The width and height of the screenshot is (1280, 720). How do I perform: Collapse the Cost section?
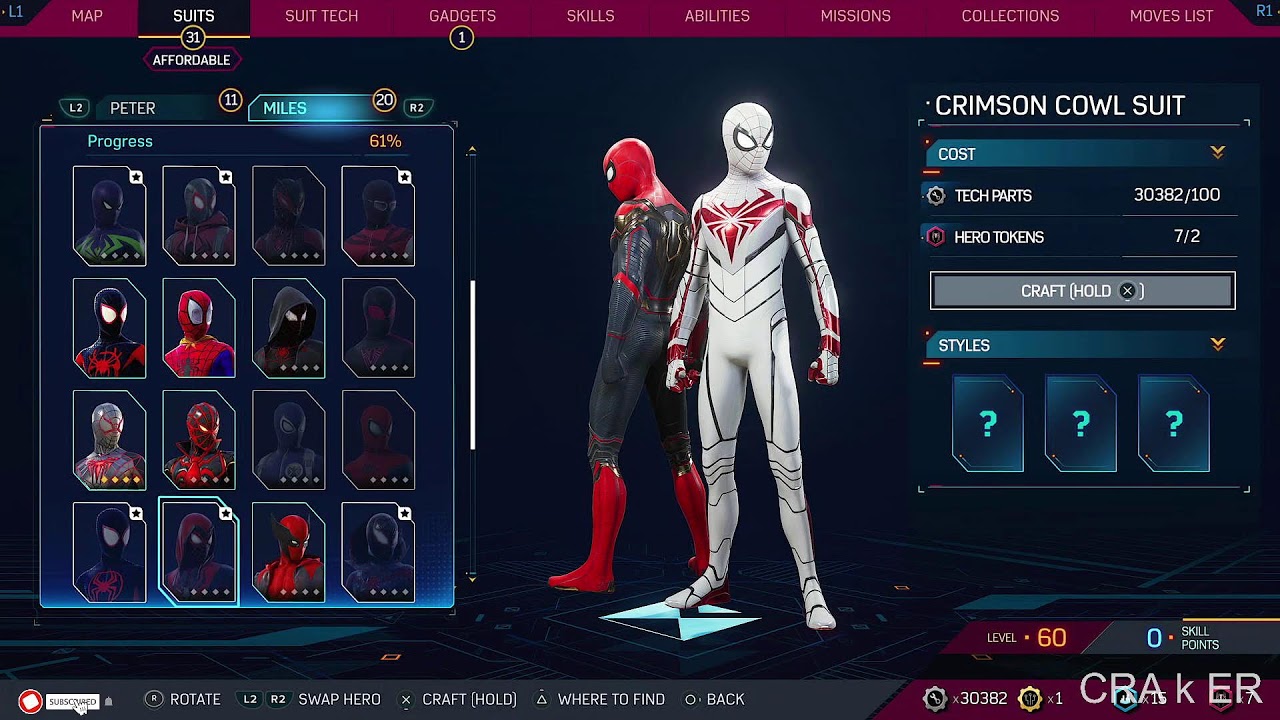point(1217,153)
